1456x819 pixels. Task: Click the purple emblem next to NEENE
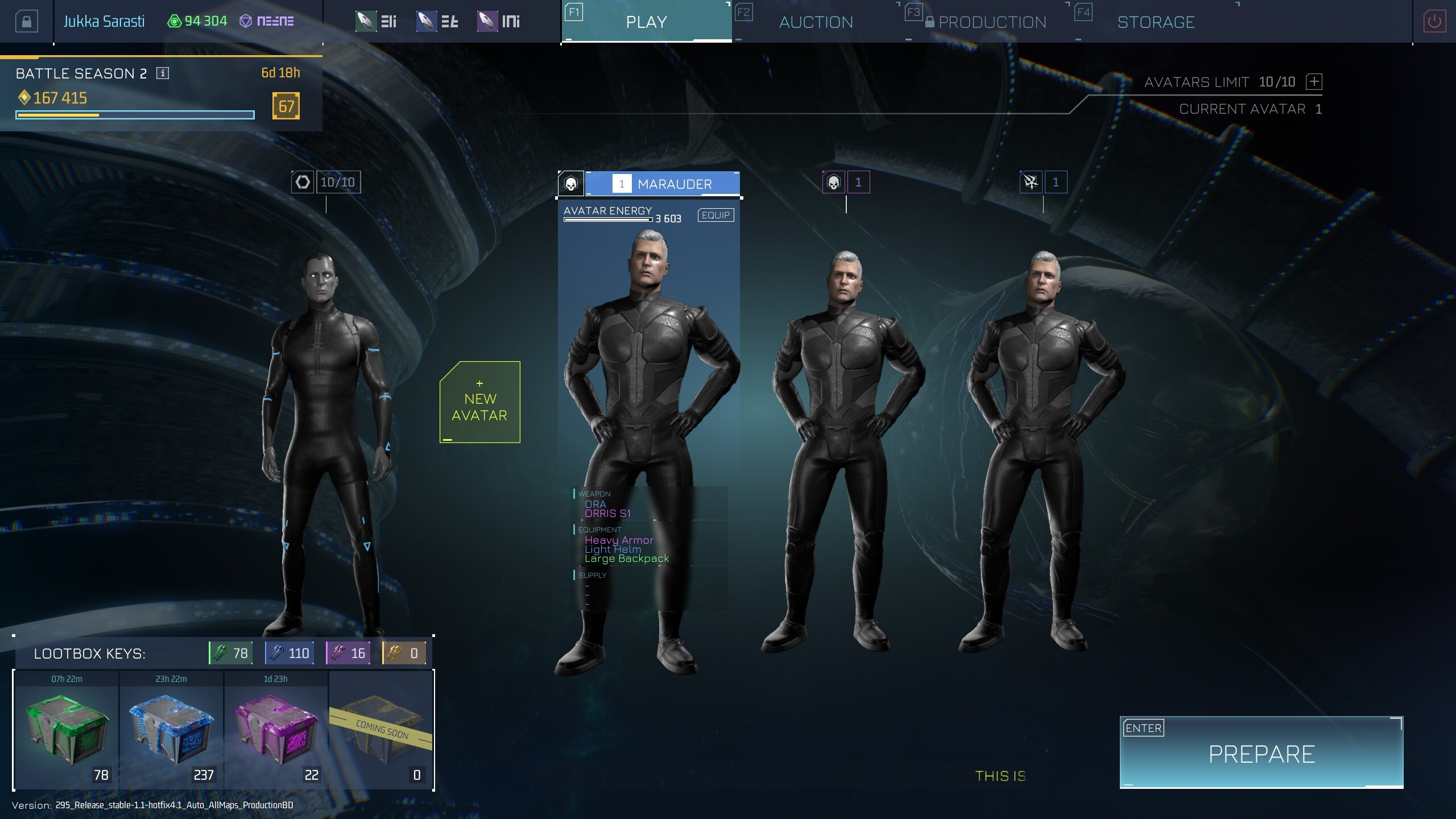[x=246, y=20]
